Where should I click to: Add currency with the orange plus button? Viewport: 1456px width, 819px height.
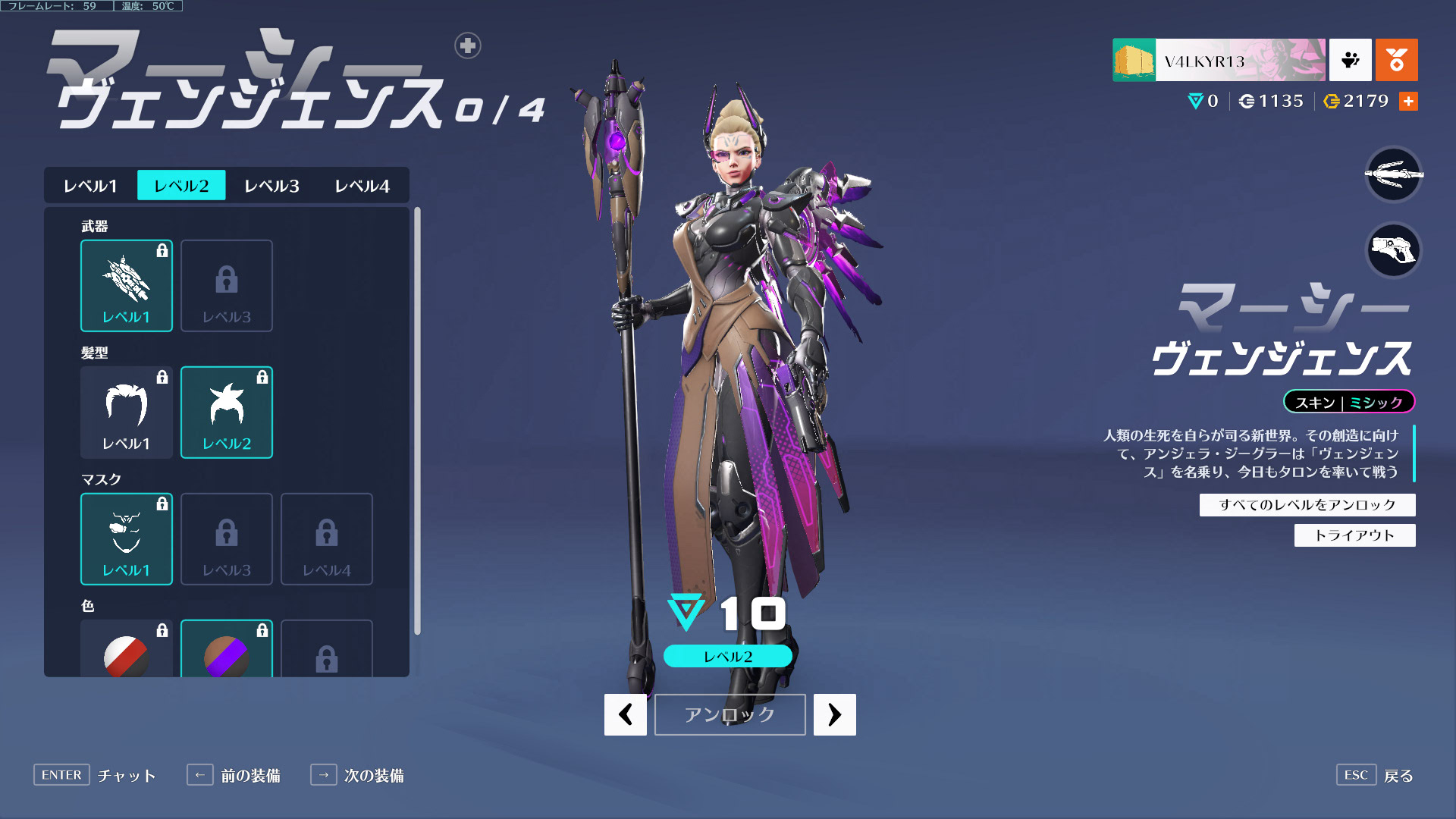point(1408,102)
